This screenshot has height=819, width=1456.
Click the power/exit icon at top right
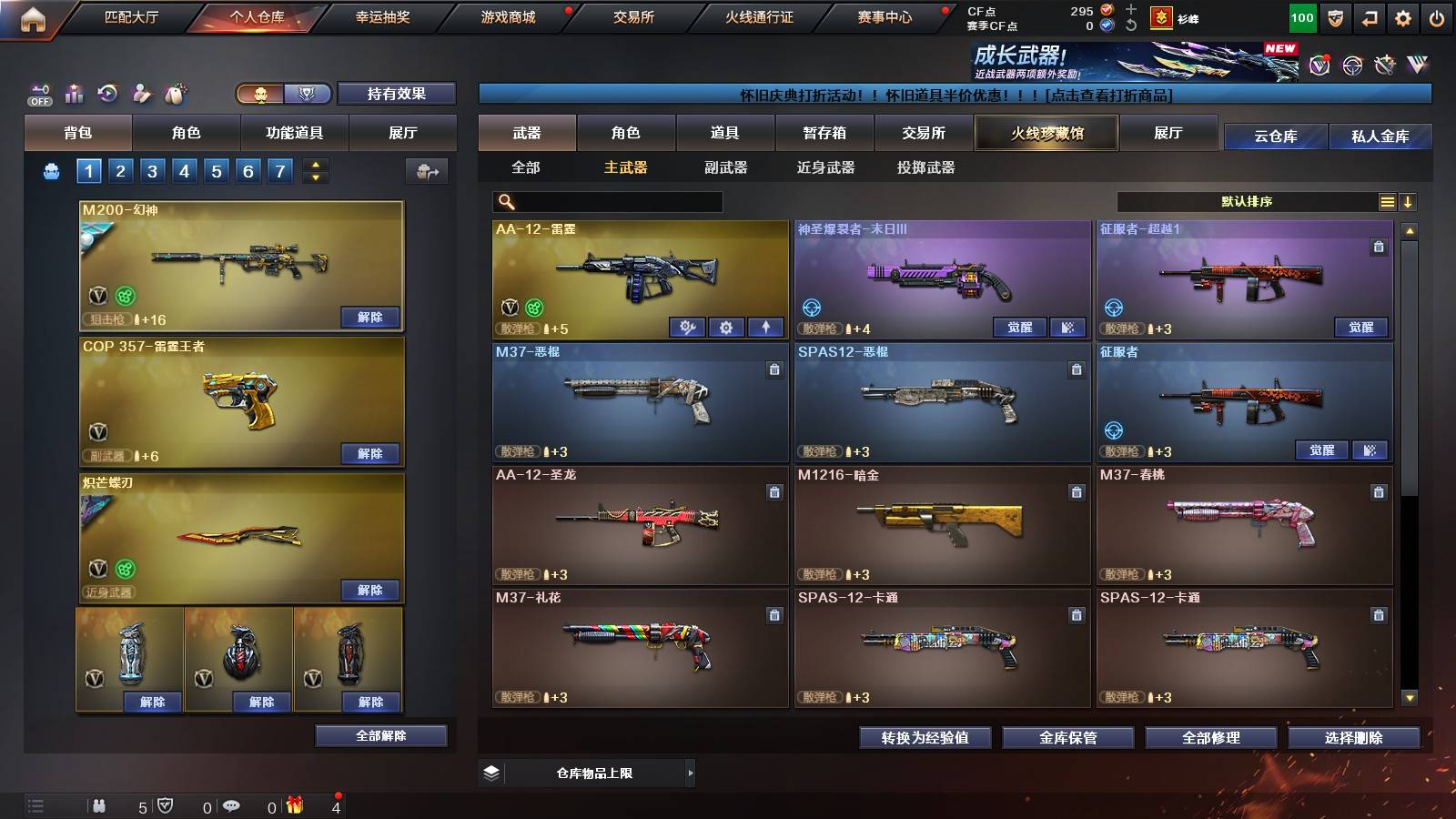coord(1439,16)
